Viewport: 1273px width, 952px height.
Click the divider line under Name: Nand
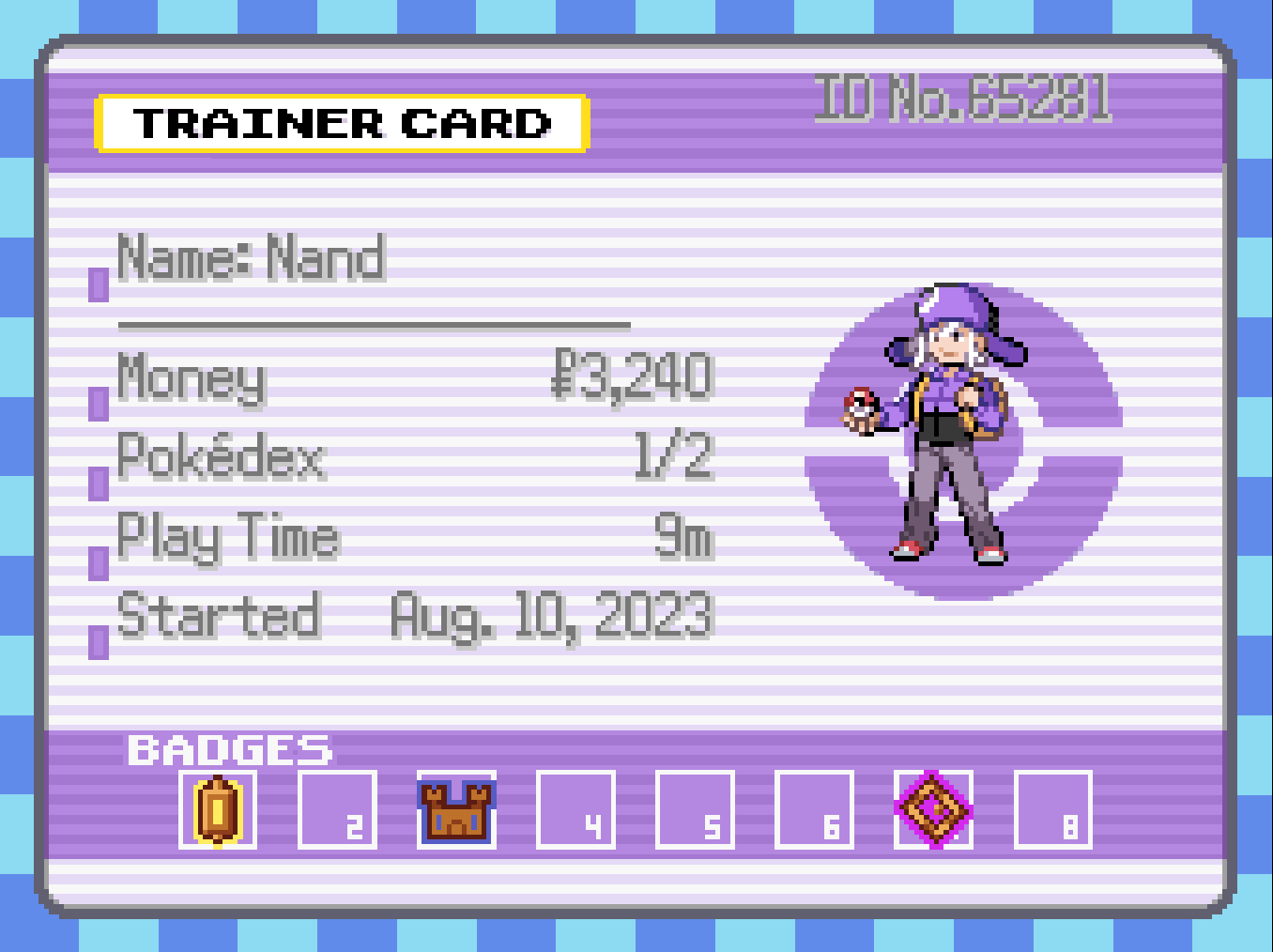pyautogui.click(x=375, y=326)
